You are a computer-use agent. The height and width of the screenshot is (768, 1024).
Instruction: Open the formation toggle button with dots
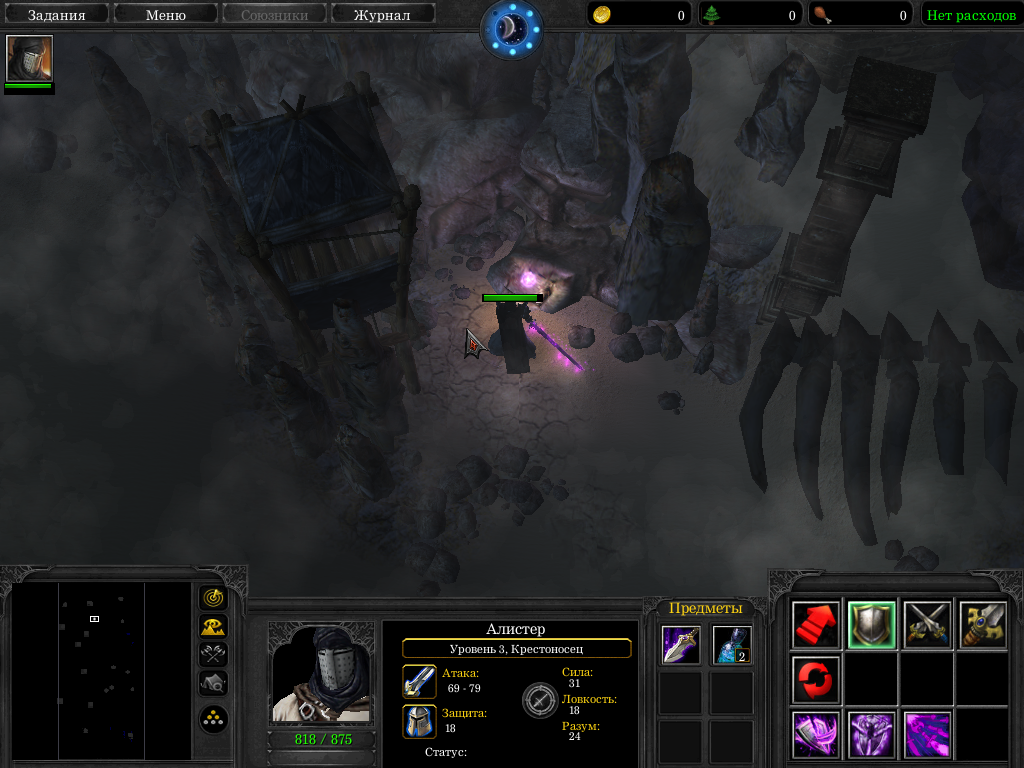pyautogui.click(x=213, y=718)
